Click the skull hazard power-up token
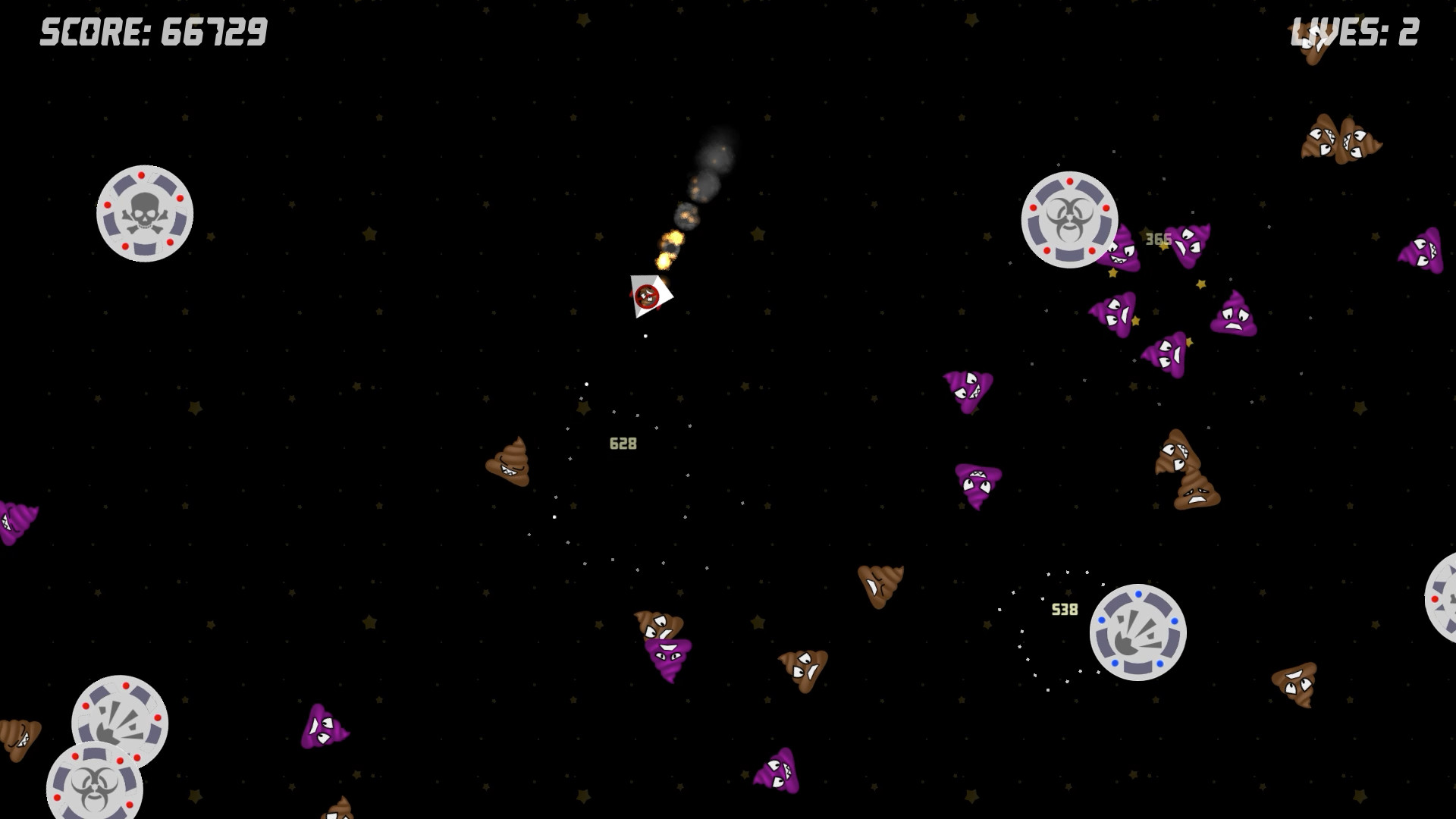This screenshot has height=819, width=1456. [x=144, y=213]
